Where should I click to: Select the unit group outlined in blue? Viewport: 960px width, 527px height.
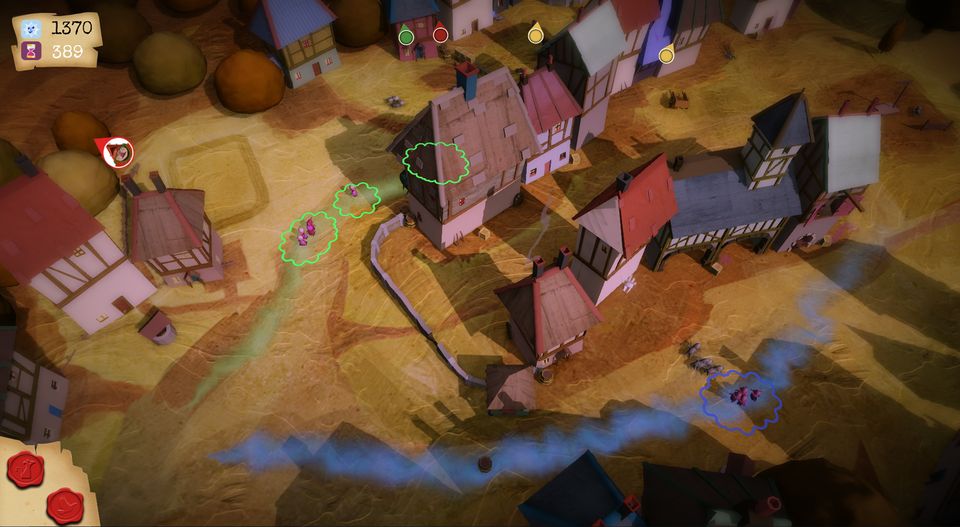(741, 397)
